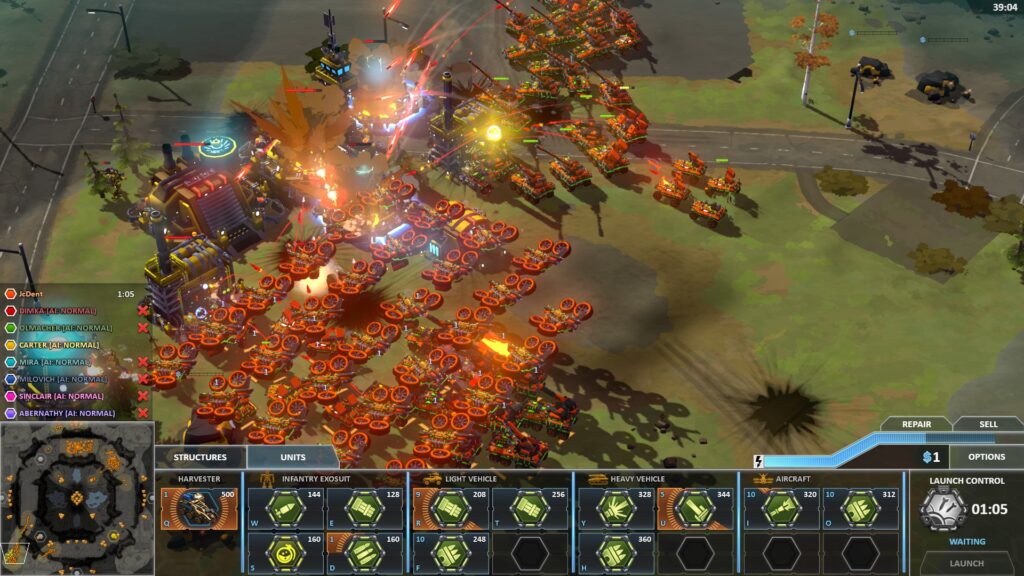Queue the 344-cost heavy vehicle

[695, 509]
